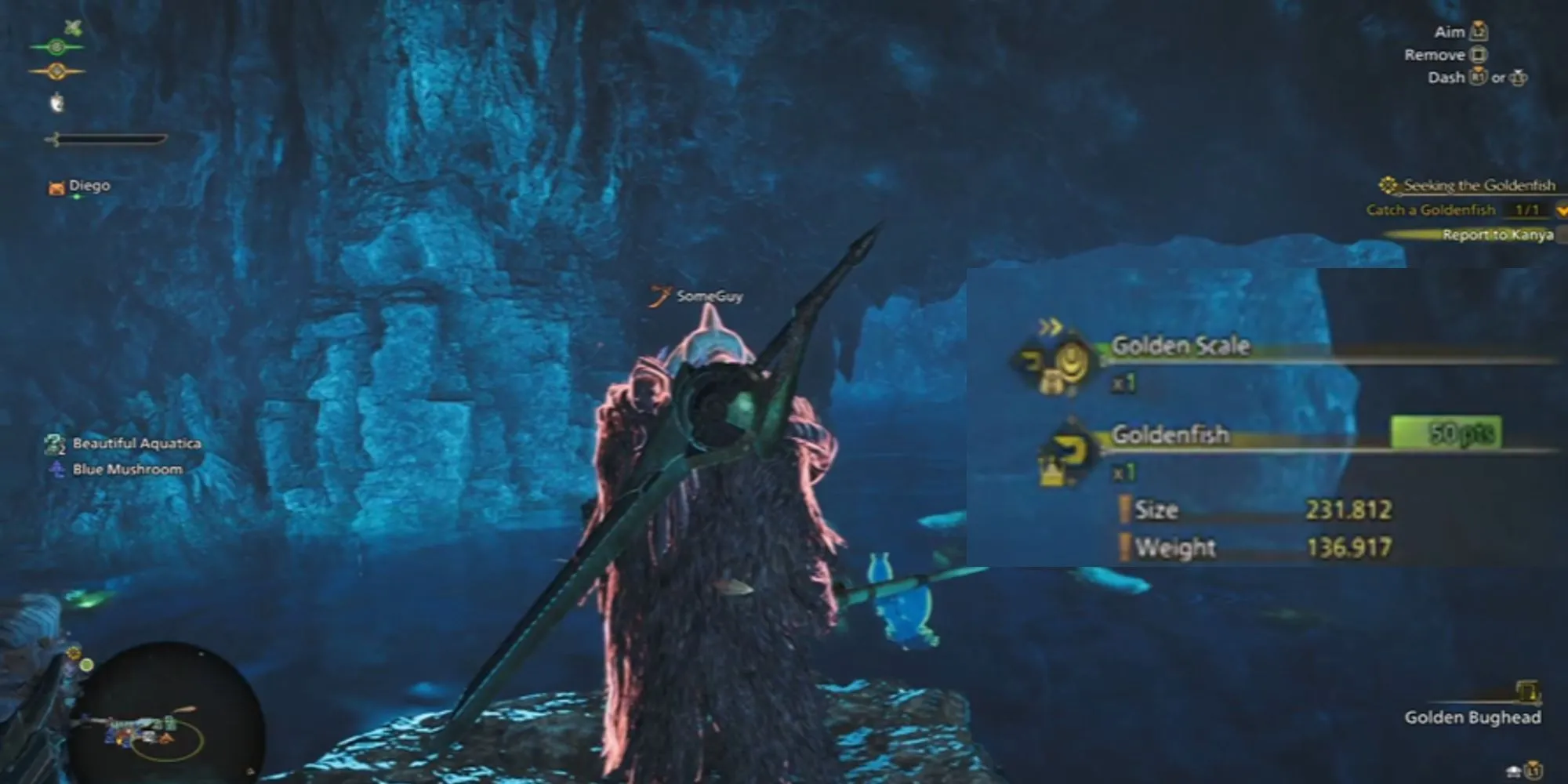Choose the Golden Bughead item slot
1568x784 pixels.
point(1472,717)
